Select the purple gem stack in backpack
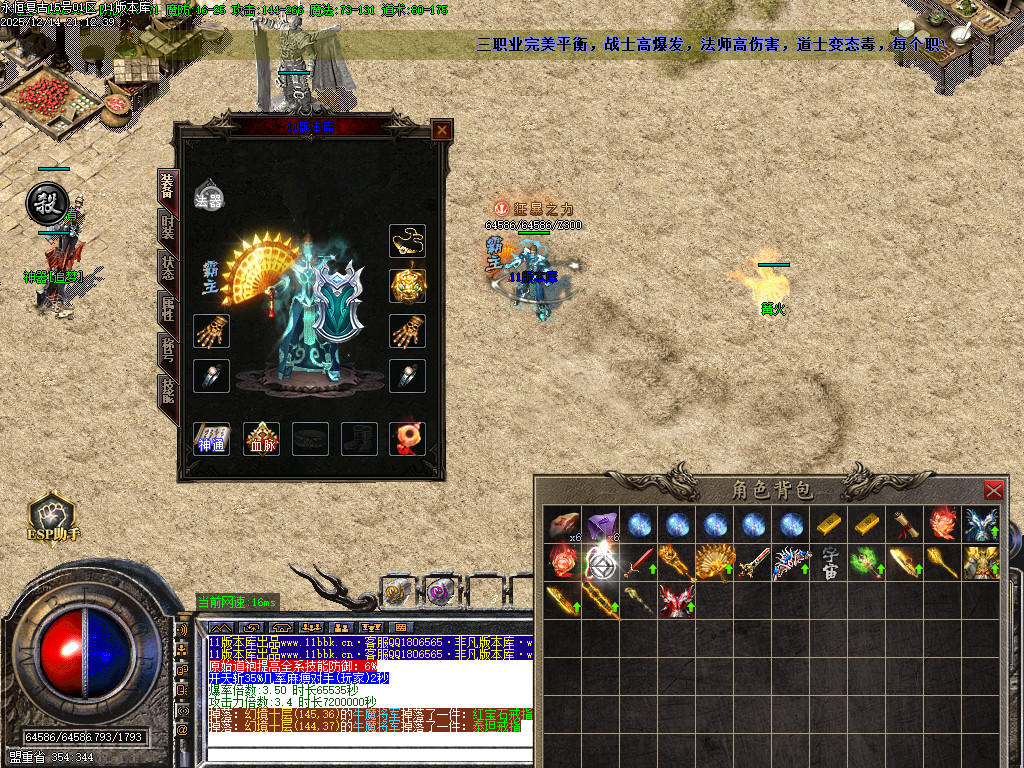The width and height of the screenshot is (1024, 768). [602, 525]
